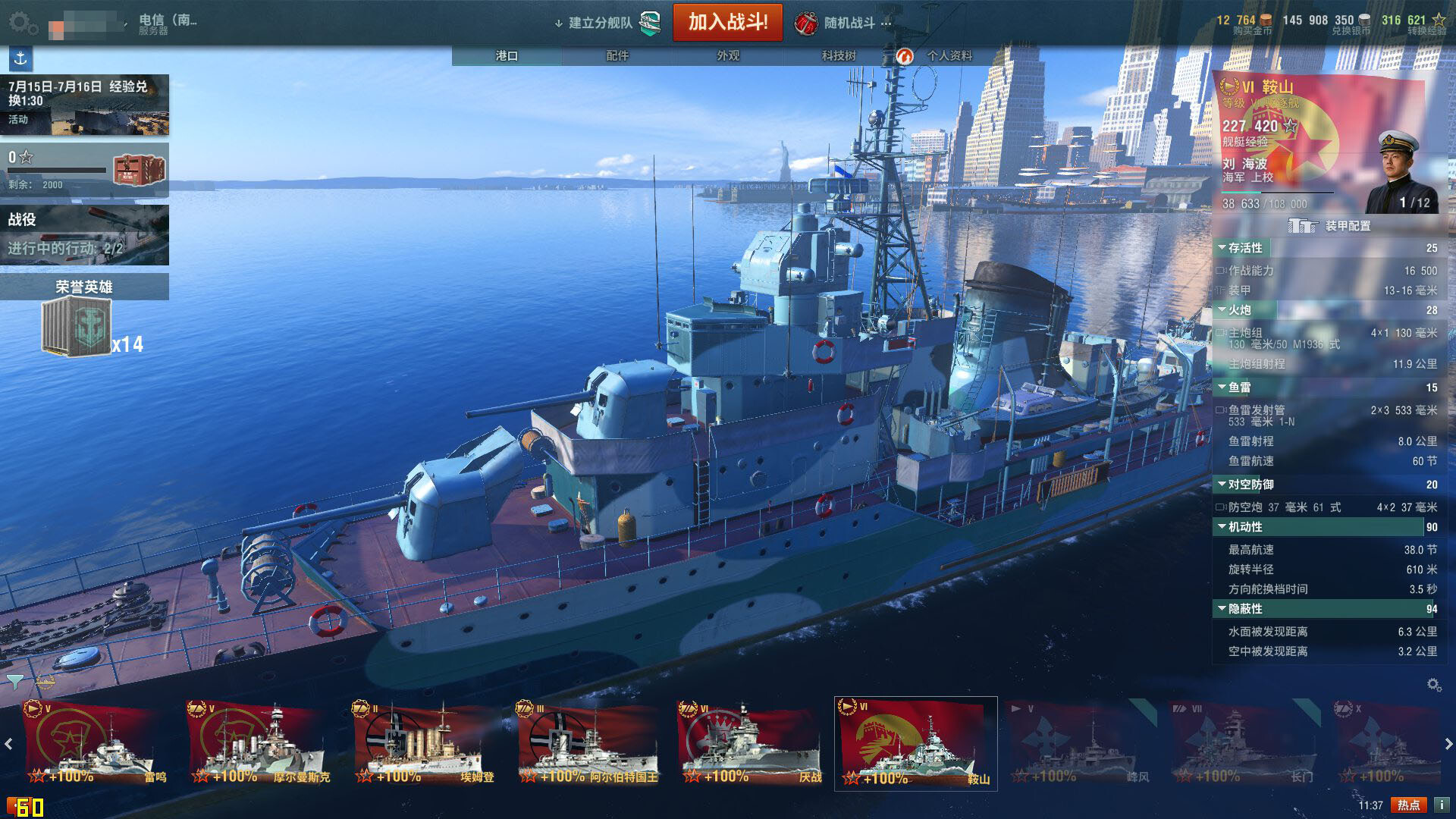This screenshot has width=1456, height=819.
Task: Collapse the 机动性 maneuverability section
Action: (1222, 526)
